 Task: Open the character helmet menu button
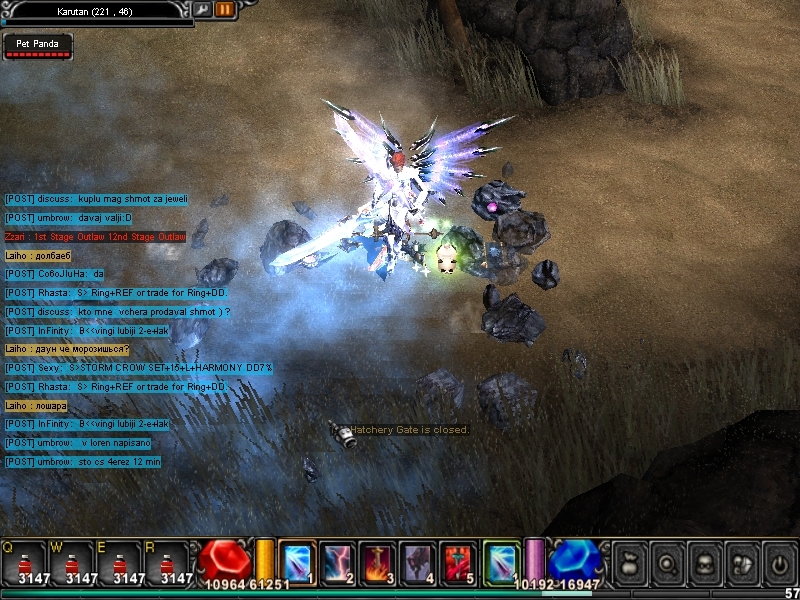(x=705, y=561)
